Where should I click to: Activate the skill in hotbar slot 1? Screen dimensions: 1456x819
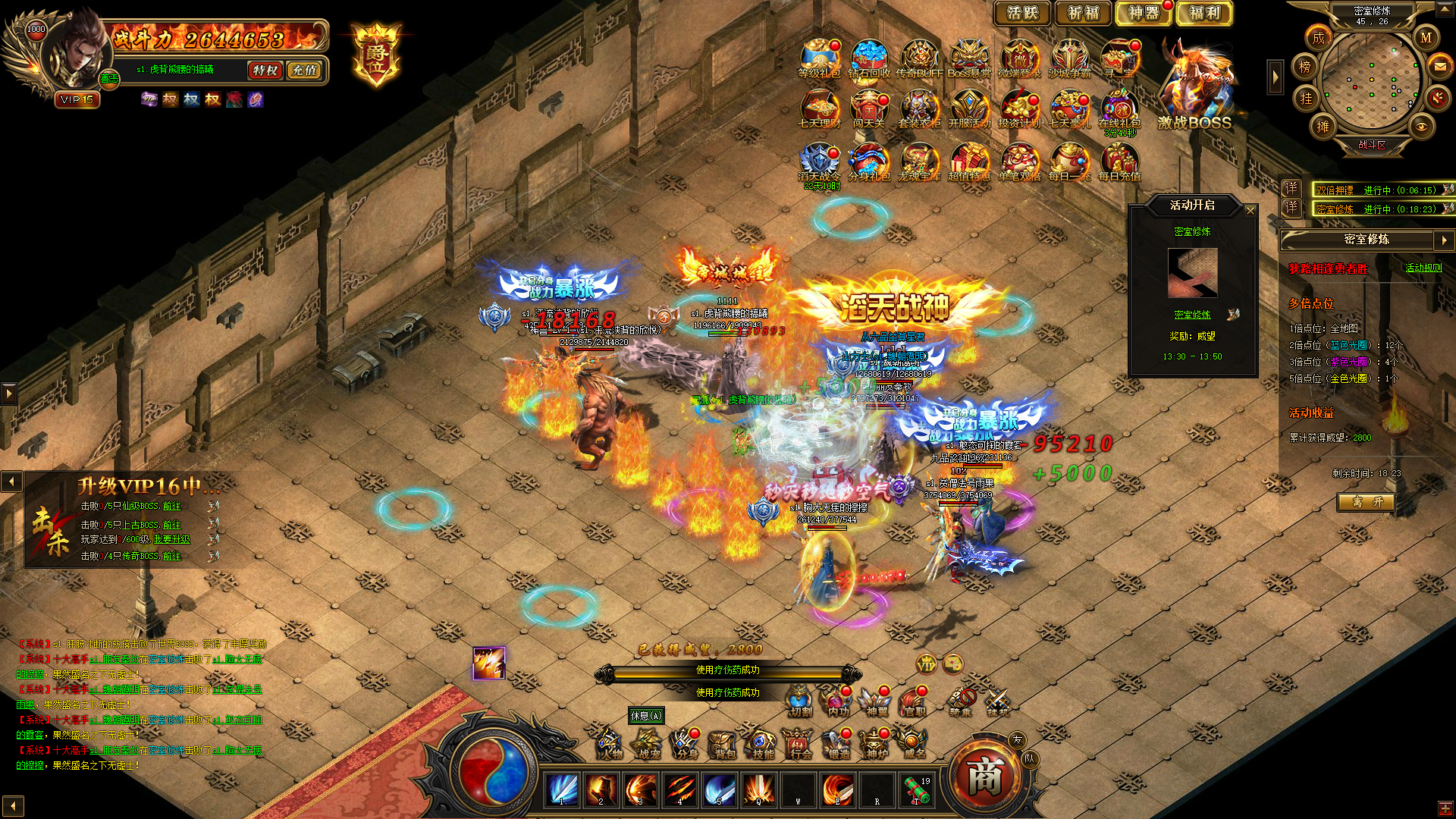[562, 790]
